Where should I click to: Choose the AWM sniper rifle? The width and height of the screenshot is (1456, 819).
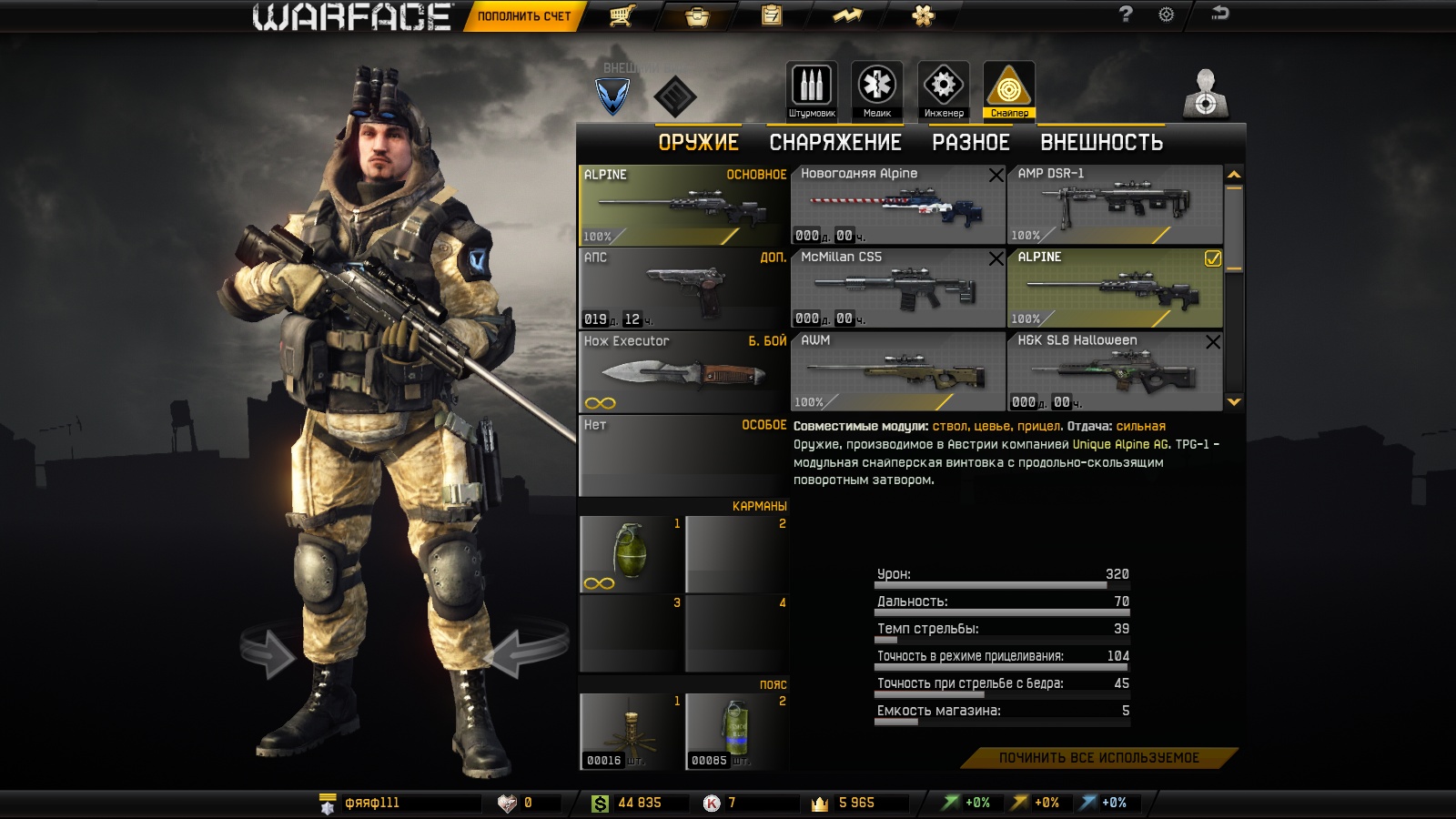tap(897, 371)
